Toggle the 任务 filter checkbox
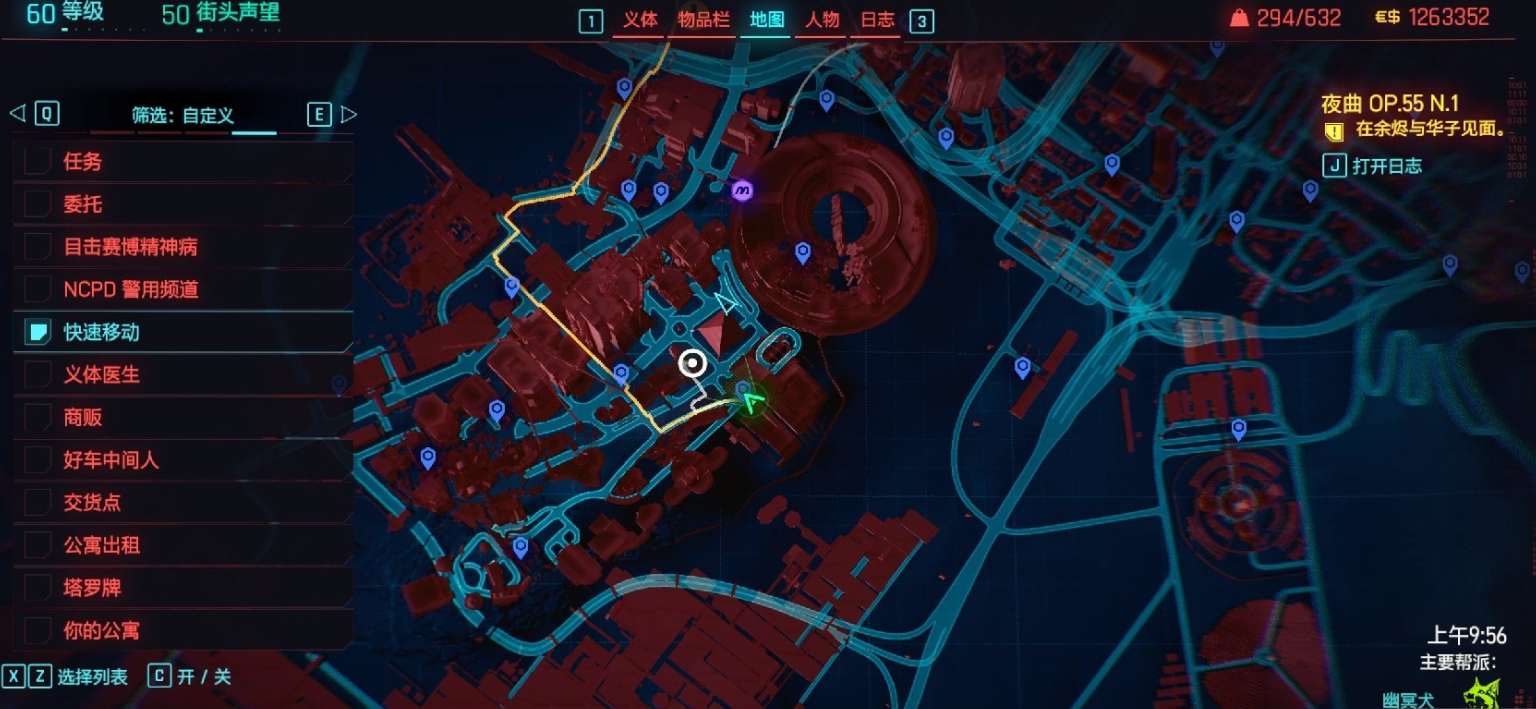Screen dimensions: 1536x709 [38, 161]
